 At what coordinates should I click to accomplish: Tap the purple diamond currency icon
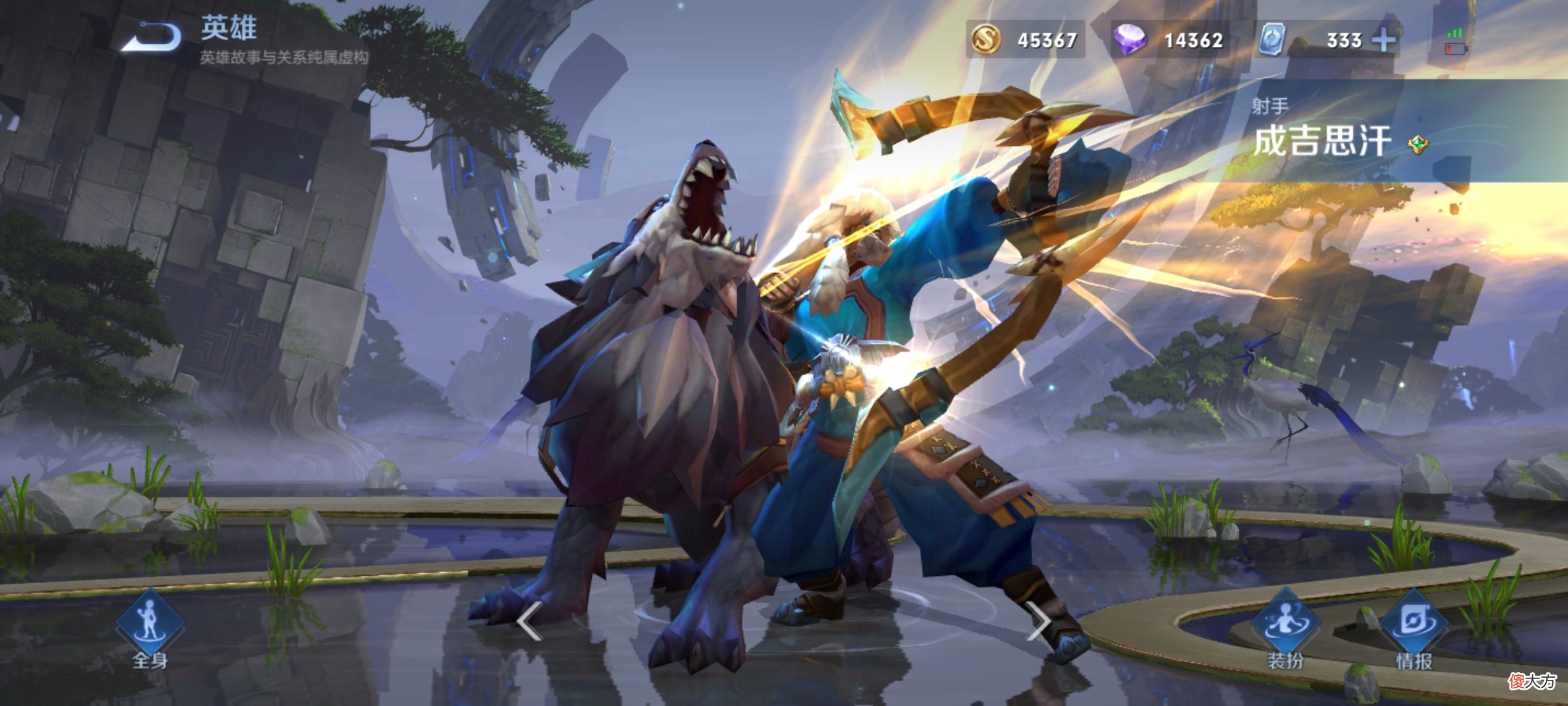pyautogui.click(x=1130, y=39)
